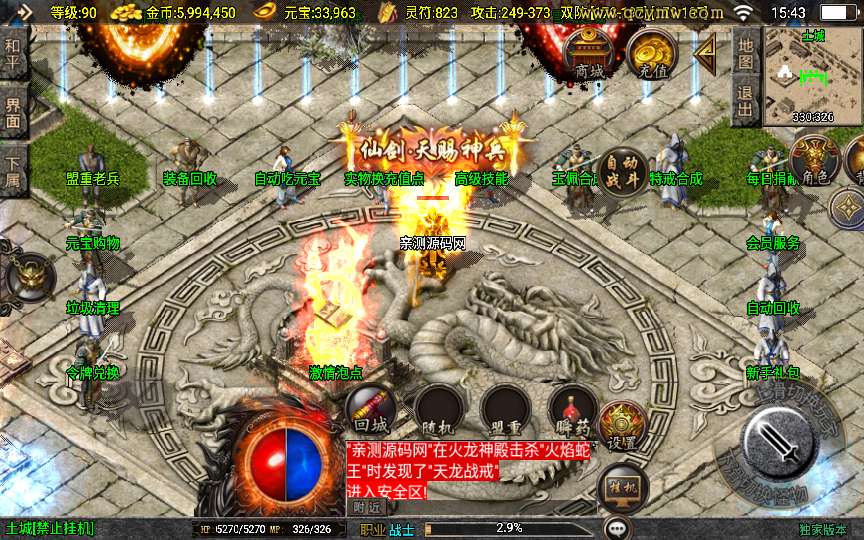Image resolution: width=864 pixels, height=540 pixels.
Task: Open the 商城 shop
Action: (x=589, y=56)
